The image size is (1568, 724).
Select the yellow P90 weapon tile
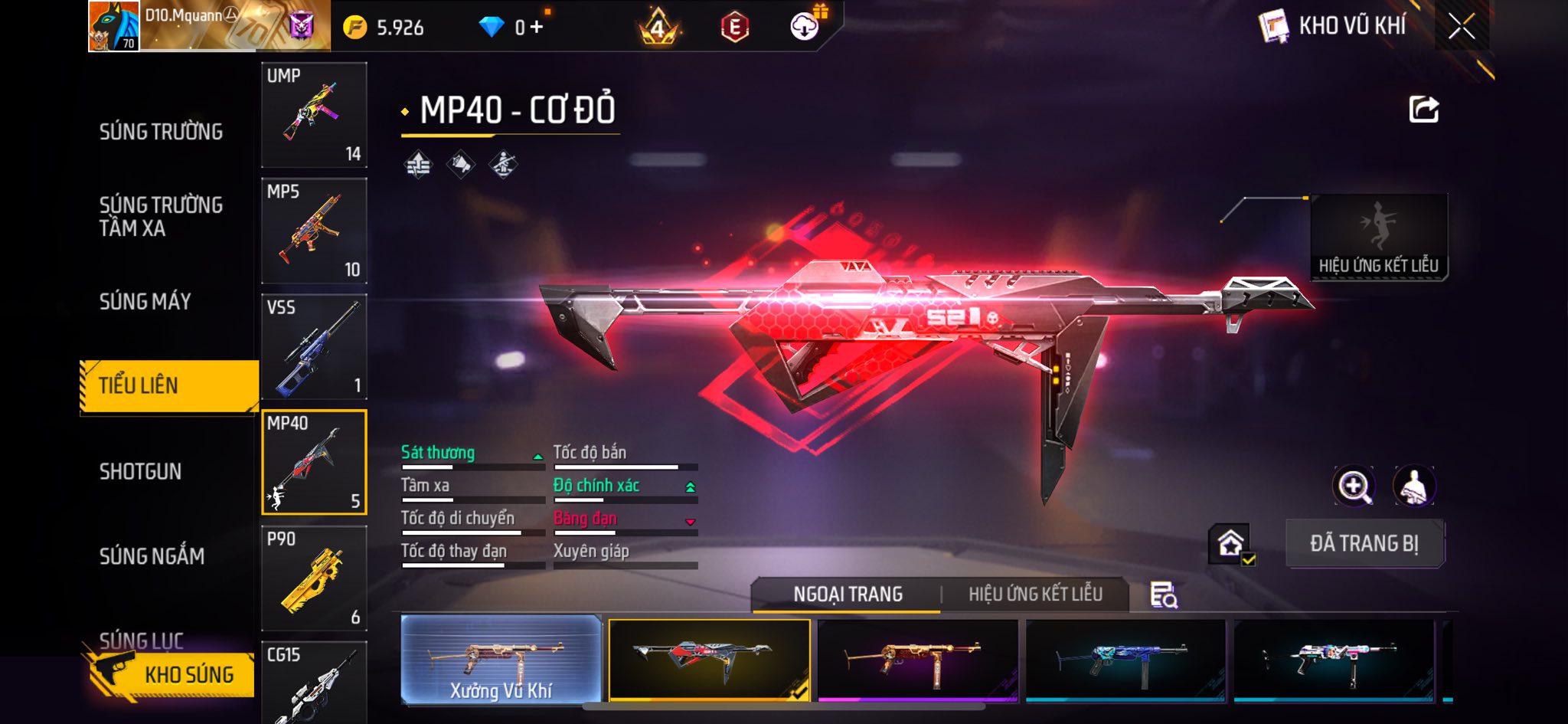[x=314, y=578]
